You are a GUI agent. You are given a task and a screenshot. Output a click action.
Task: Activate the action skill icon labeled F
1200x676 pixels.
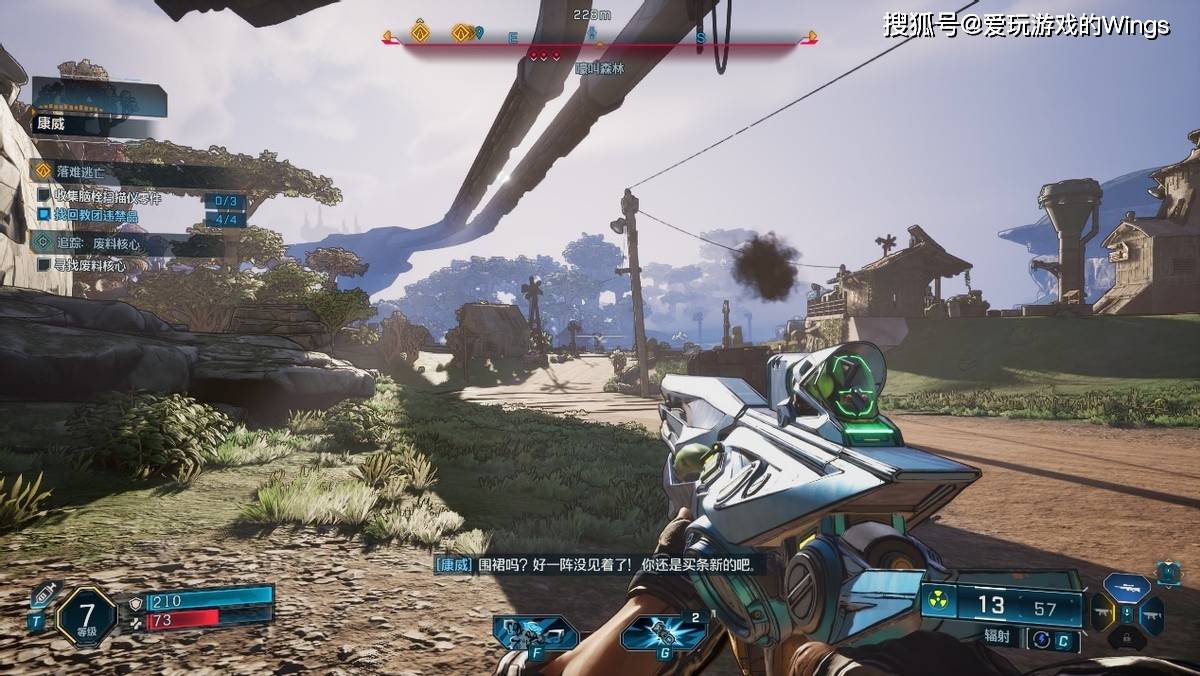535,633
